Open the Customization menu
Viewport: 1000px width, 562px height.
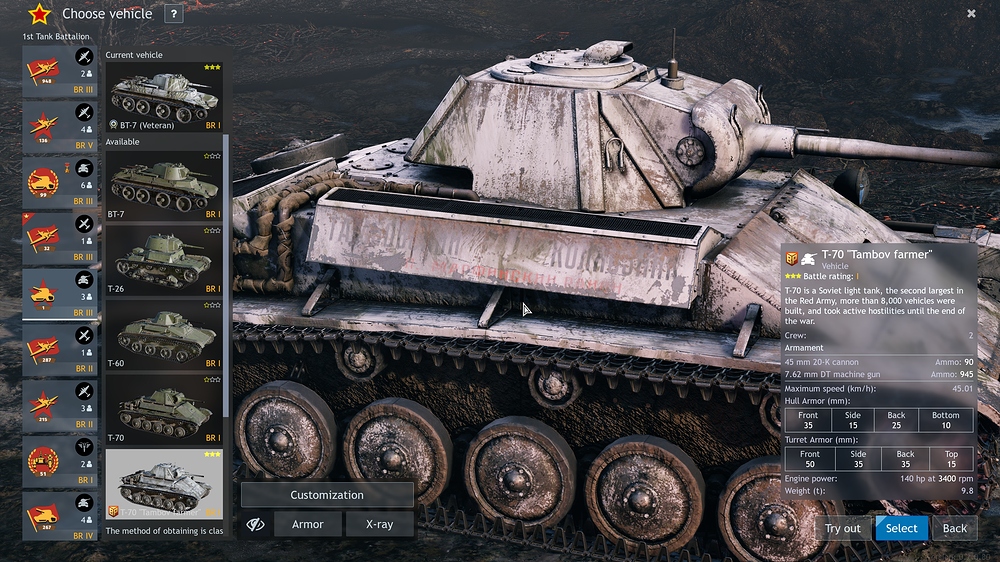coord(327,495)
